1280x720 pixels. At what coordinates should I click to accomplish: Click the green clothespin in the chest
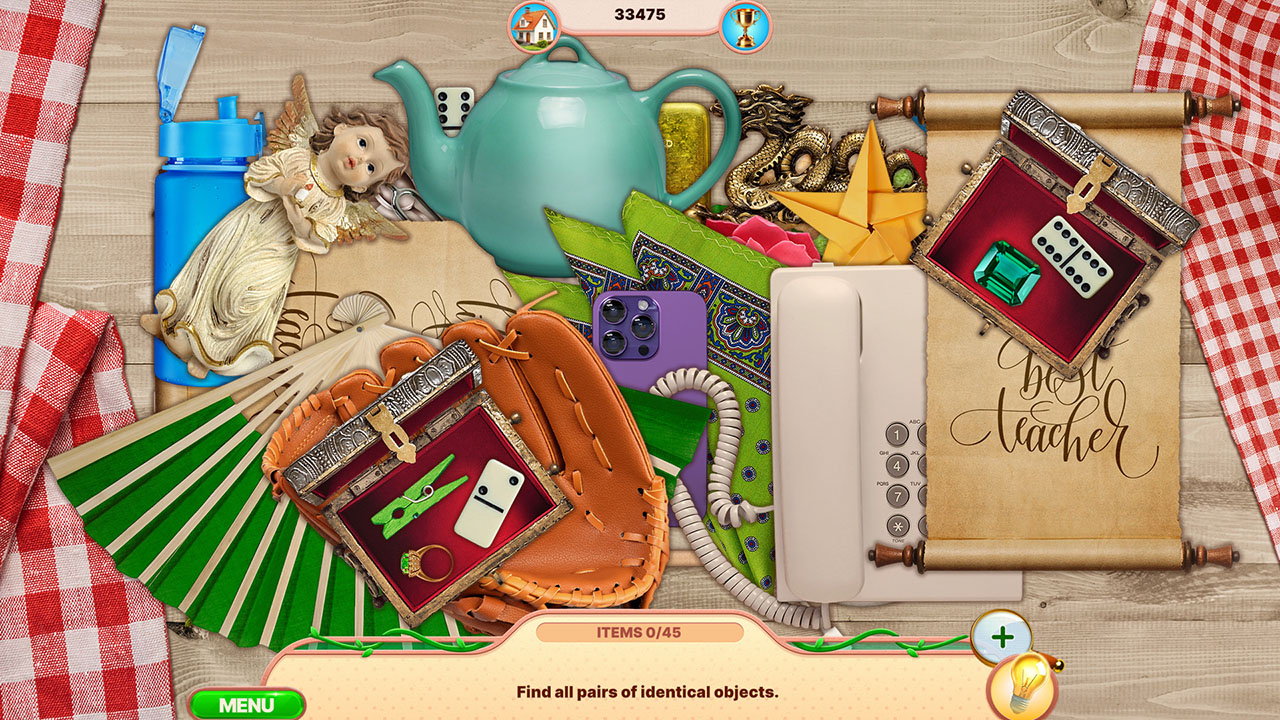(420, 495)
